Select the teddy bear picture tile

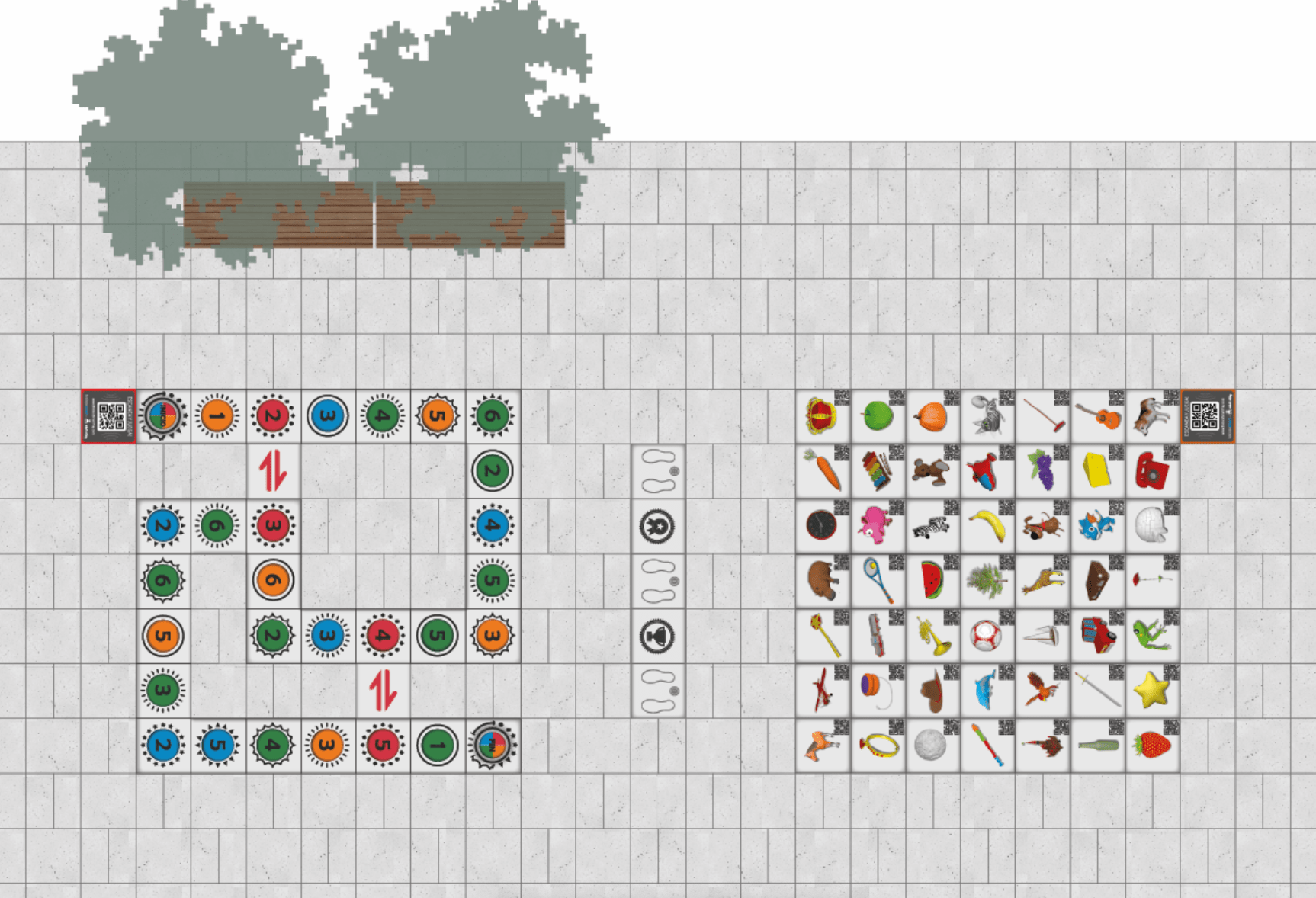point(931,471)
